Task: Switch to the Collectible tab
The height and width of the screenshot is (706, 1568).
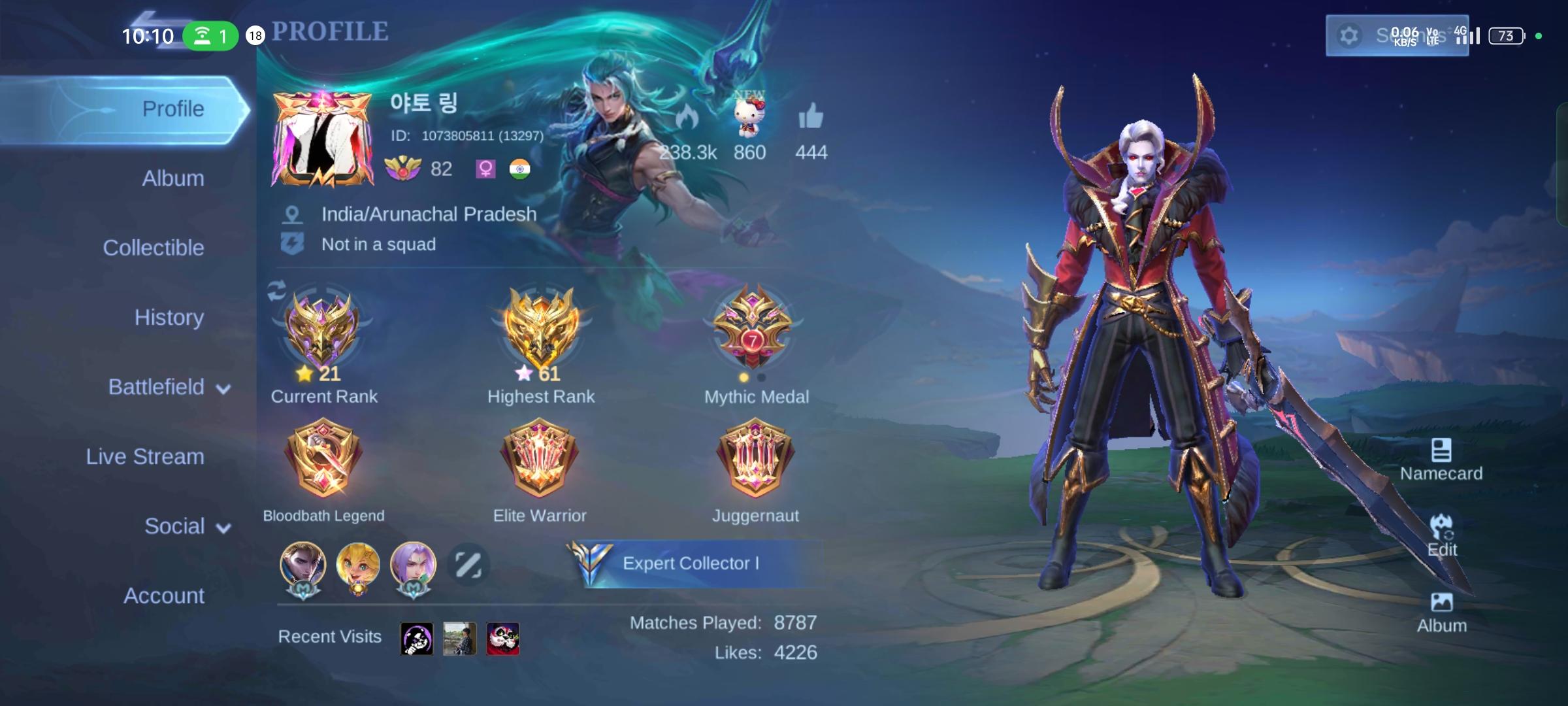Action: coord(154,247)
